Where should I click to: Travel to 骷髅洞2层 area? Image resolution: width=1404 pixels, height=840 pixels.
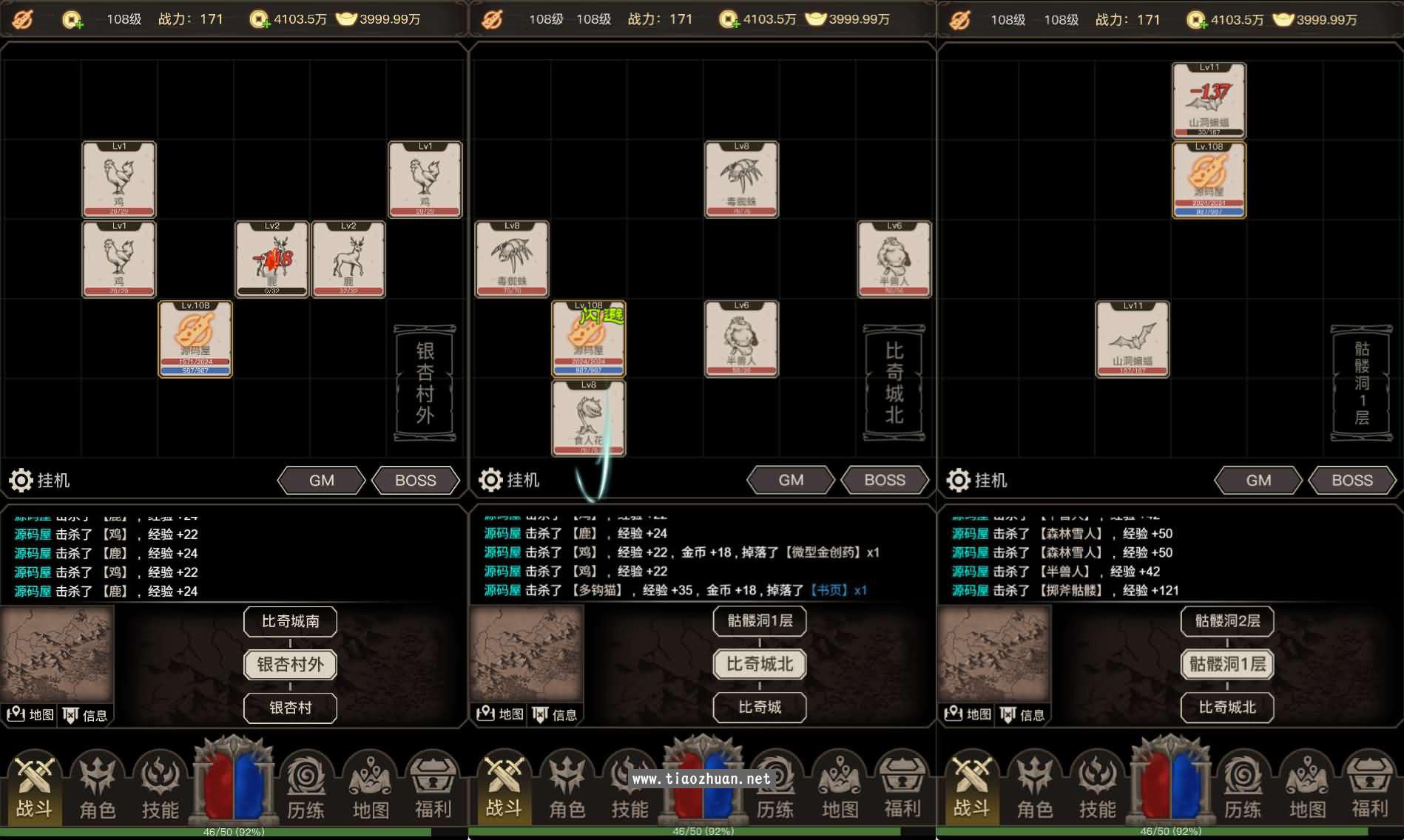(1227, 621)
